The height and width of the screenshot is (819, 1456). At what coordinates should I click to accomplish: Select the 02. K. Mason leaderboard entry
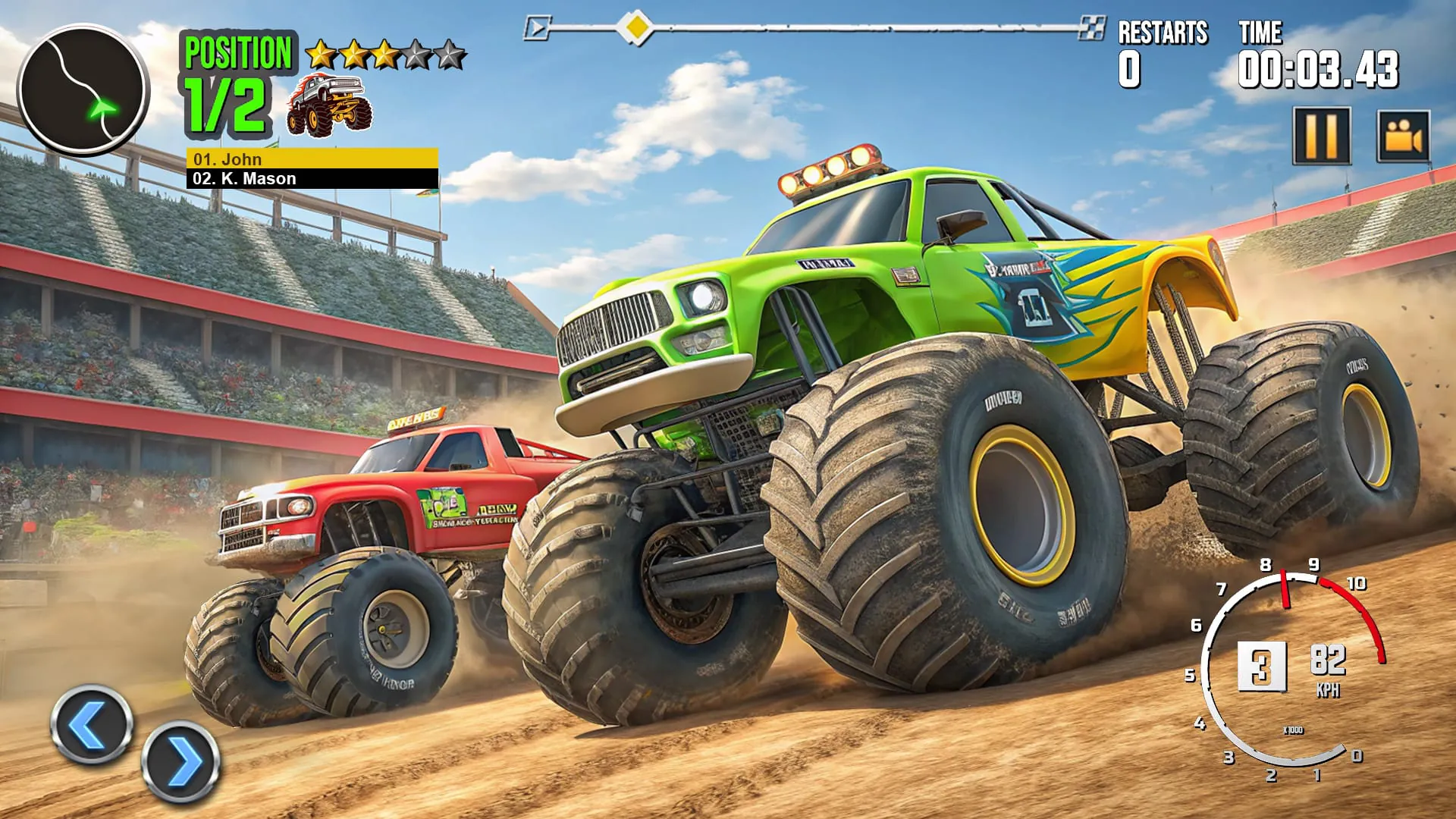(x=311, y=179)
